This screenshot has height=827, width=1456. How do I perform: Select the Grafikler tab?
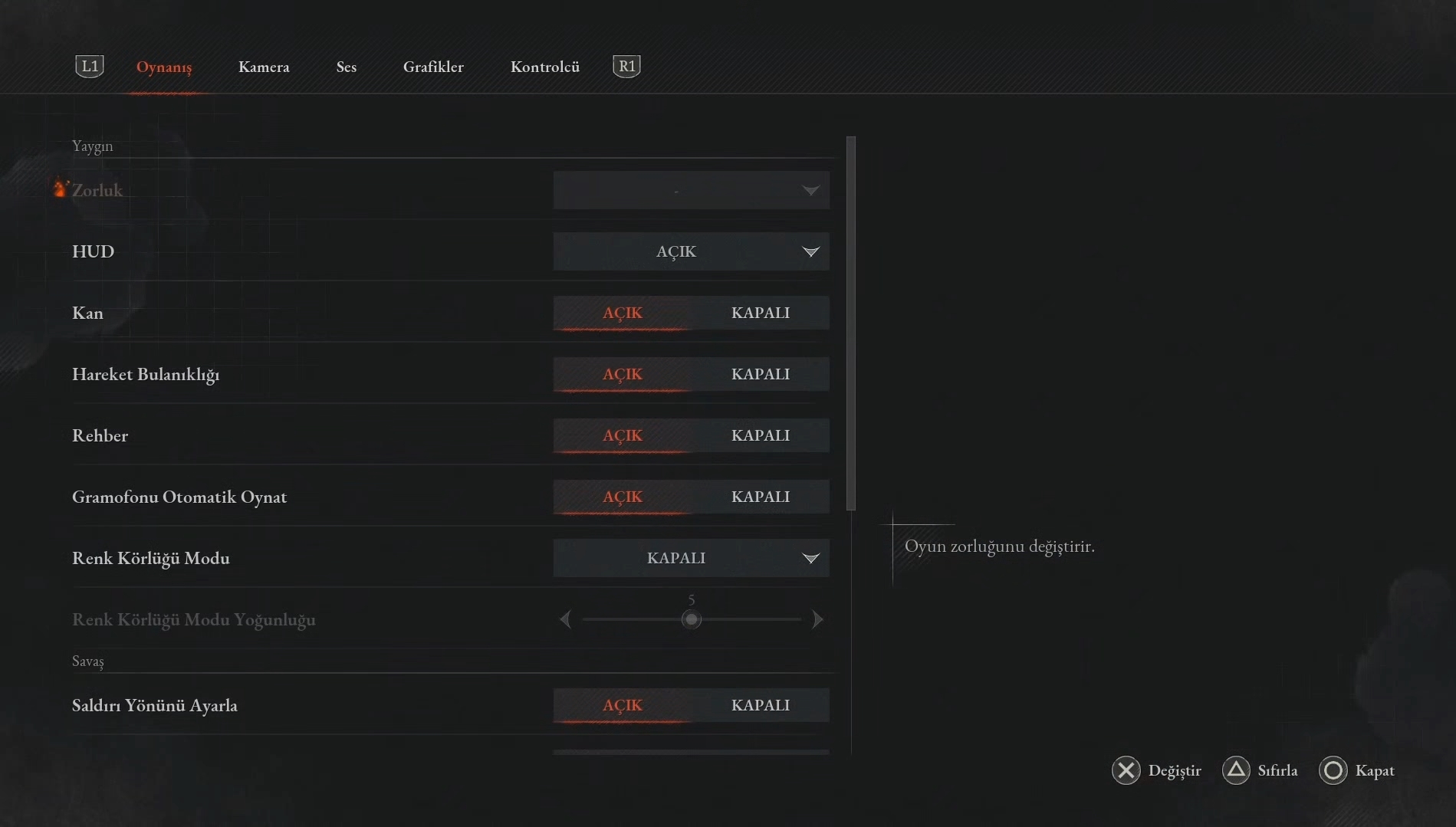(x=433, y=67)
